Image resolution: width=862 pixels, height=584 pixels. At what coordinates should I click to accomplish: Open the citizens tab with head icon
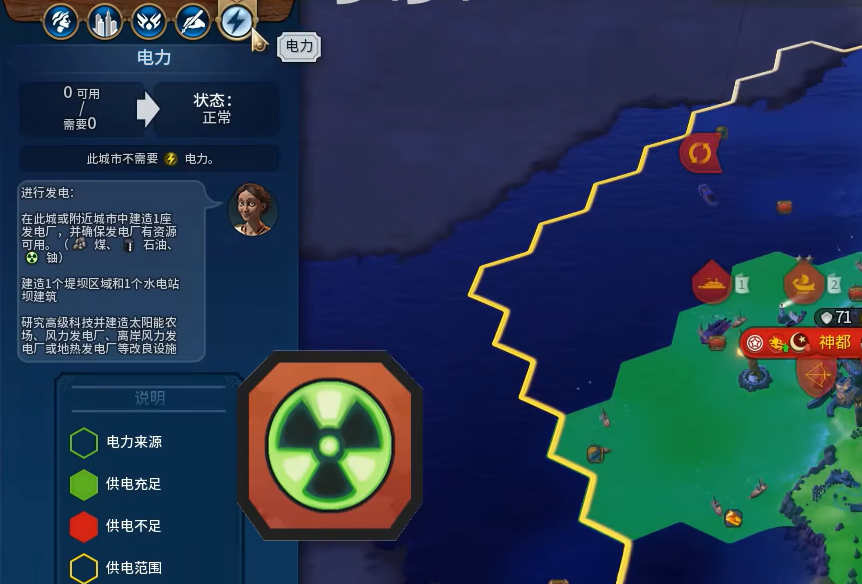(61, 21)
